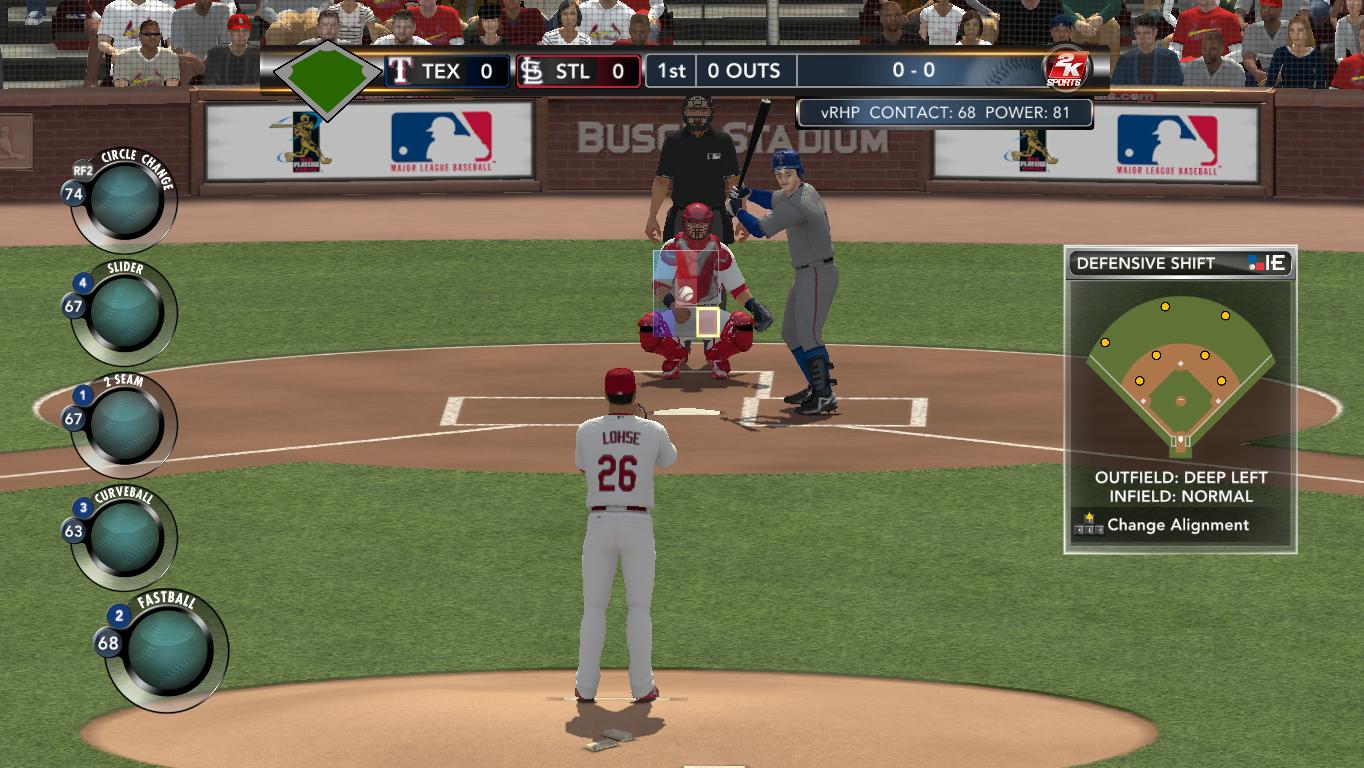Screen dimensions: 1364x768
Task: Choose the Slider pitch
Action: pos(126,313)
